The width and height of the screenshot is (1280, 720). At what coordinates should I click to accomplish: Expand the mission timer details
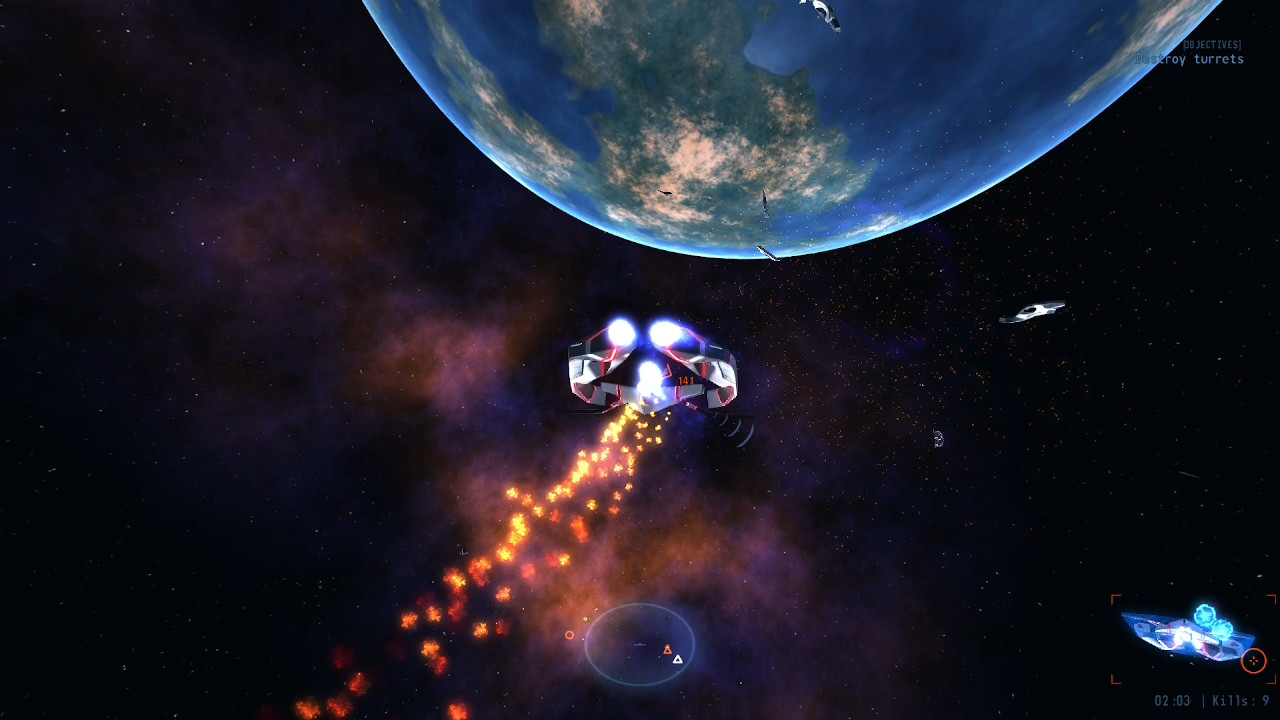point(1173,700)
